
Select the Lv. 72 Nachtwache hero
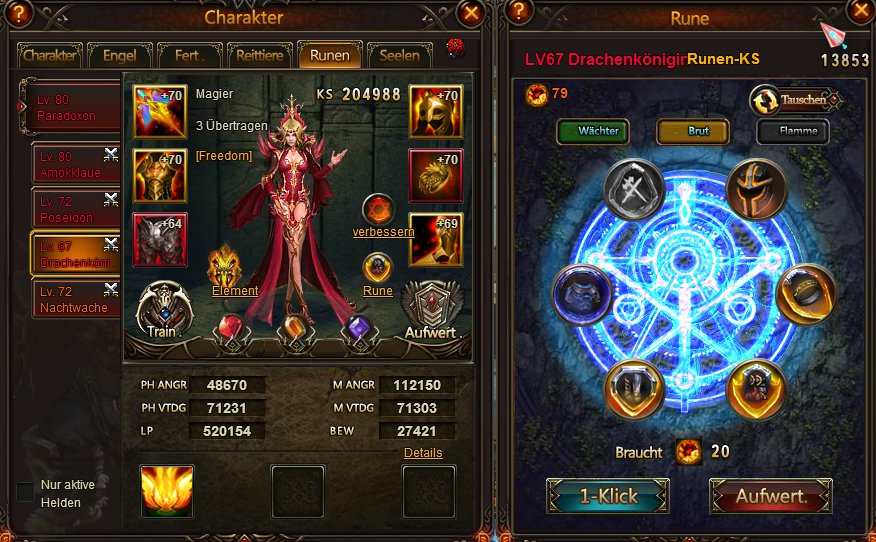[75, 300]
